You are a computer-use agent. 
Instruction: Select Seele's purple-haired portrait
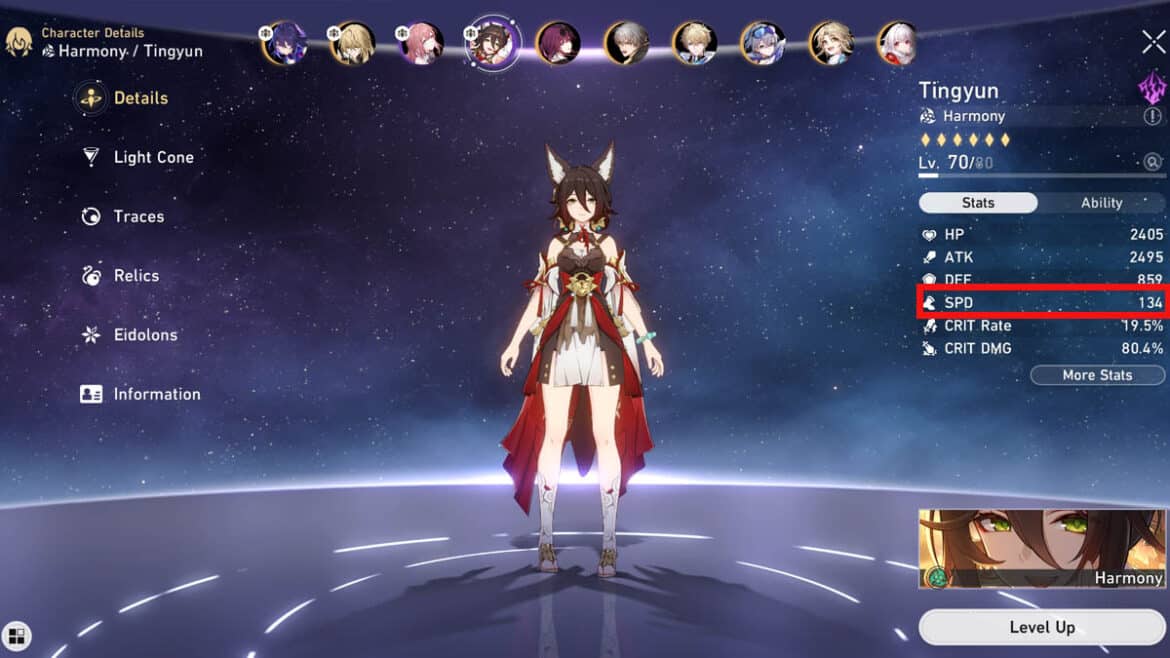point(286,43)
